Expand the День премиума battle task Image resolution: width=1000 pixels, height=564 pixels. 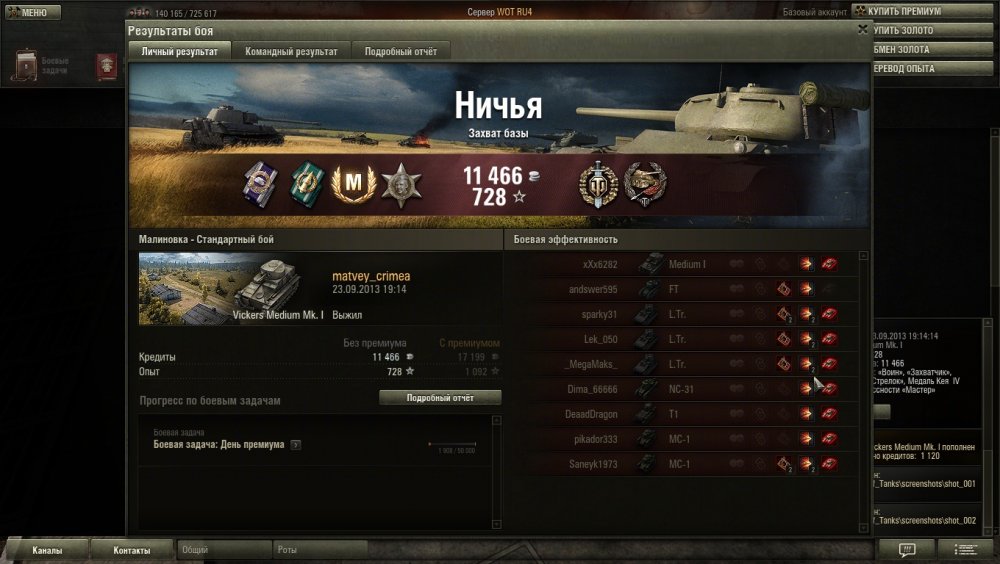click(x=296, y=445)
